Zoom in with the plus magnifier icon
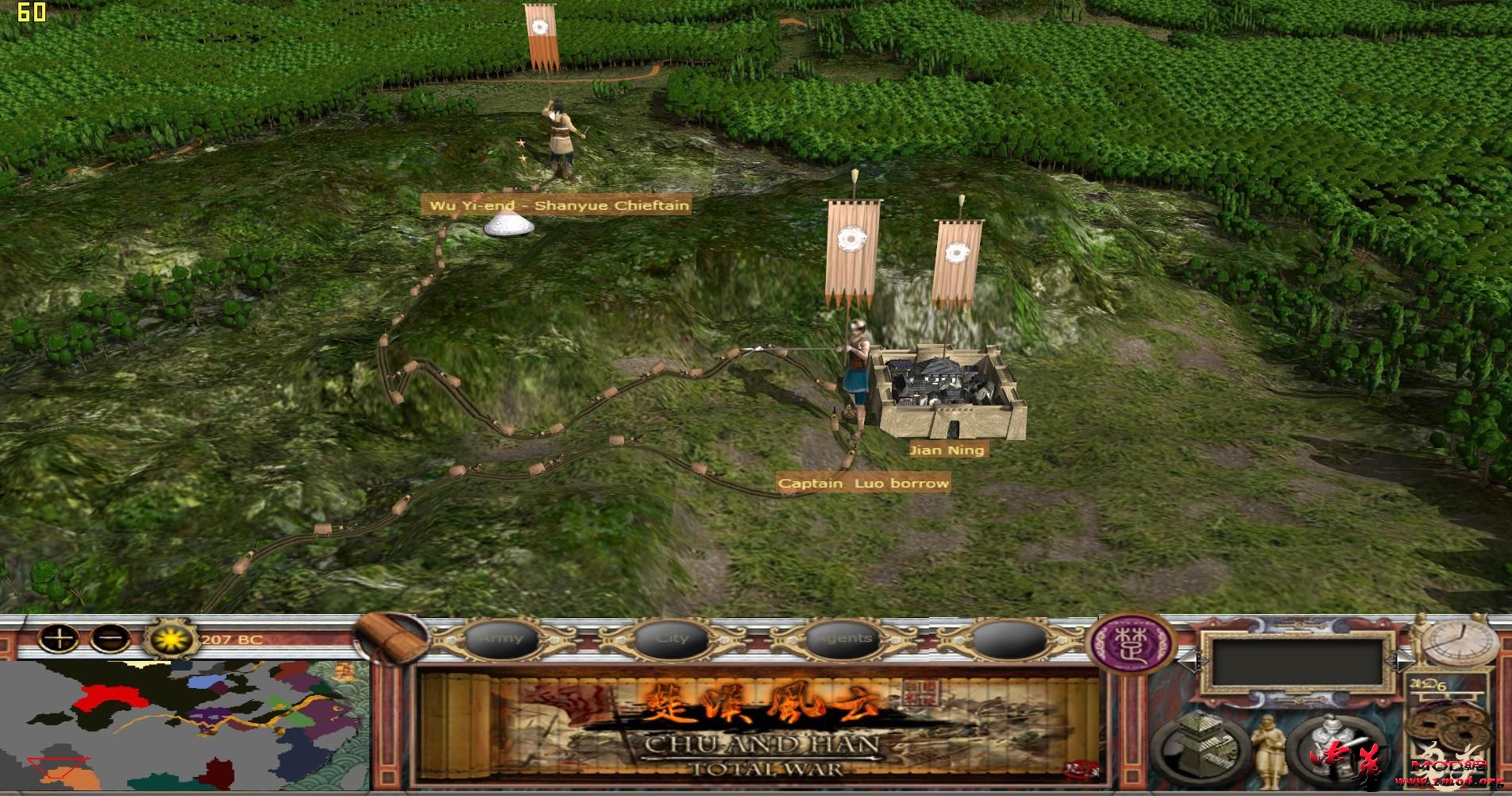The height and width of the screenshot is (796, 1512). point(59,639)
